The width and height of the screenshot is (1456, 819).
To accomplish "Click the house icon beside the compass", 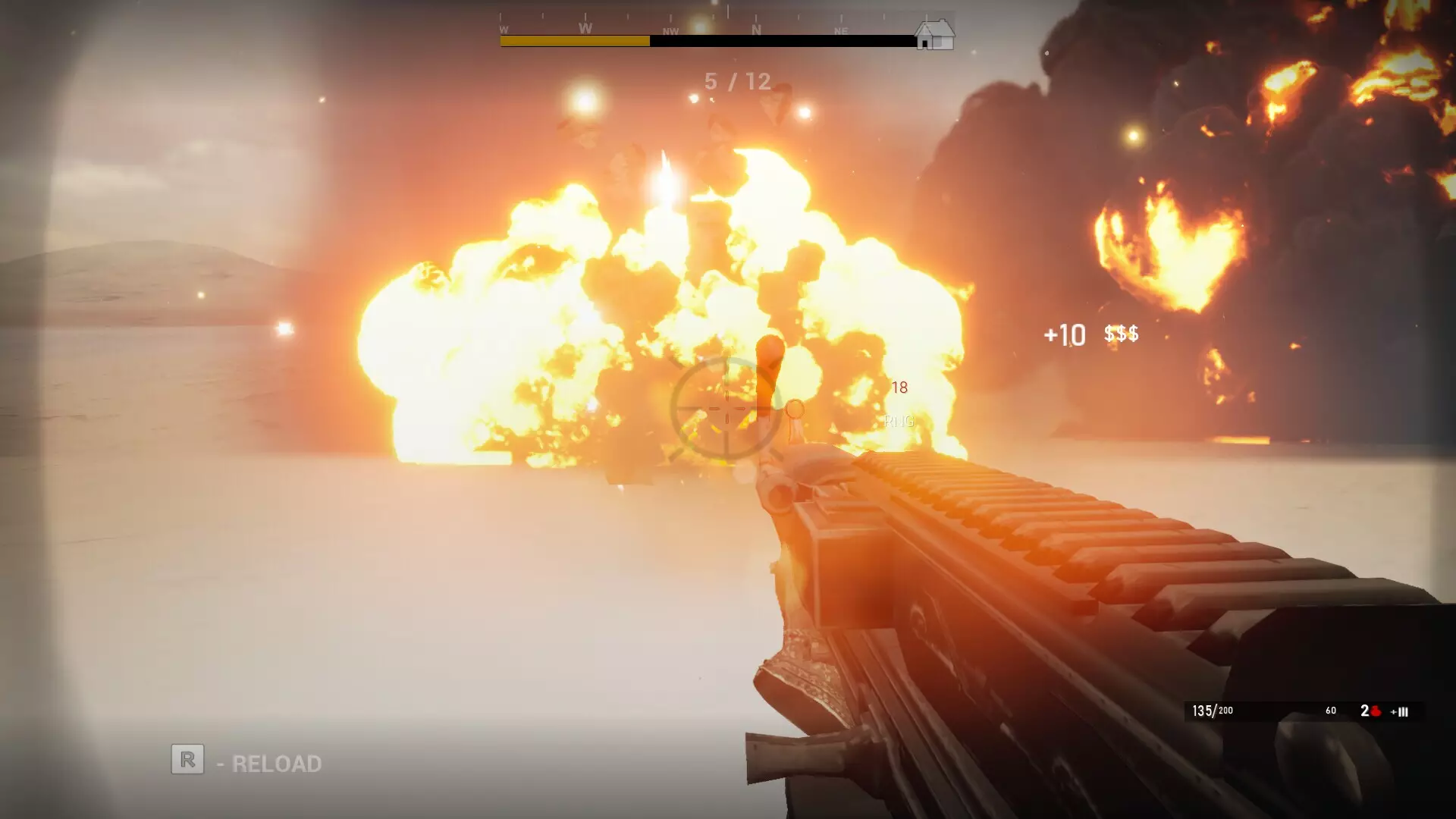I will [x=934, y=34].
